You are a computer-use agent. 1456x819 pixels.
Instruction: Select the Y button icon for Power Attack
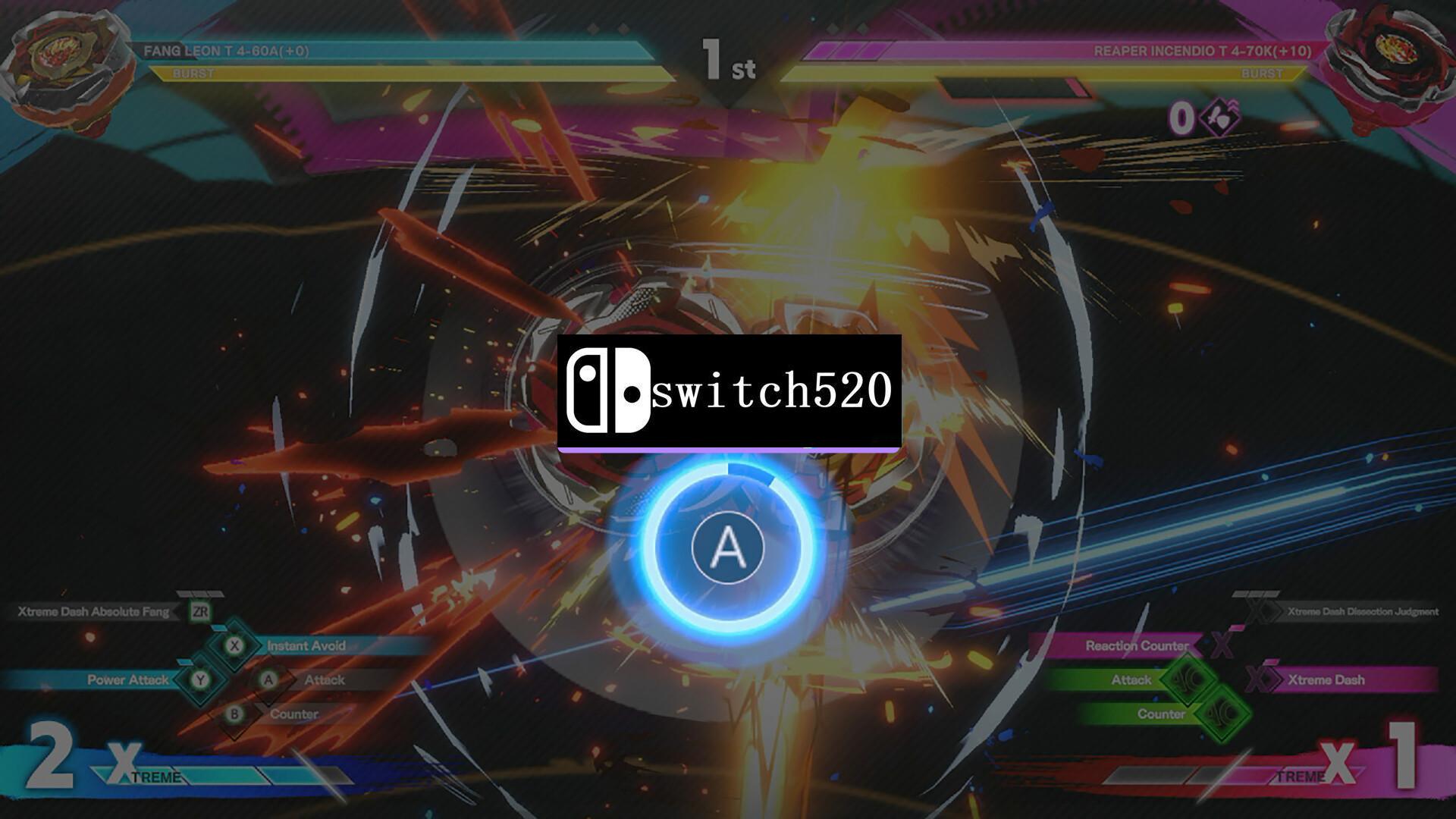[x=199, y=680]
